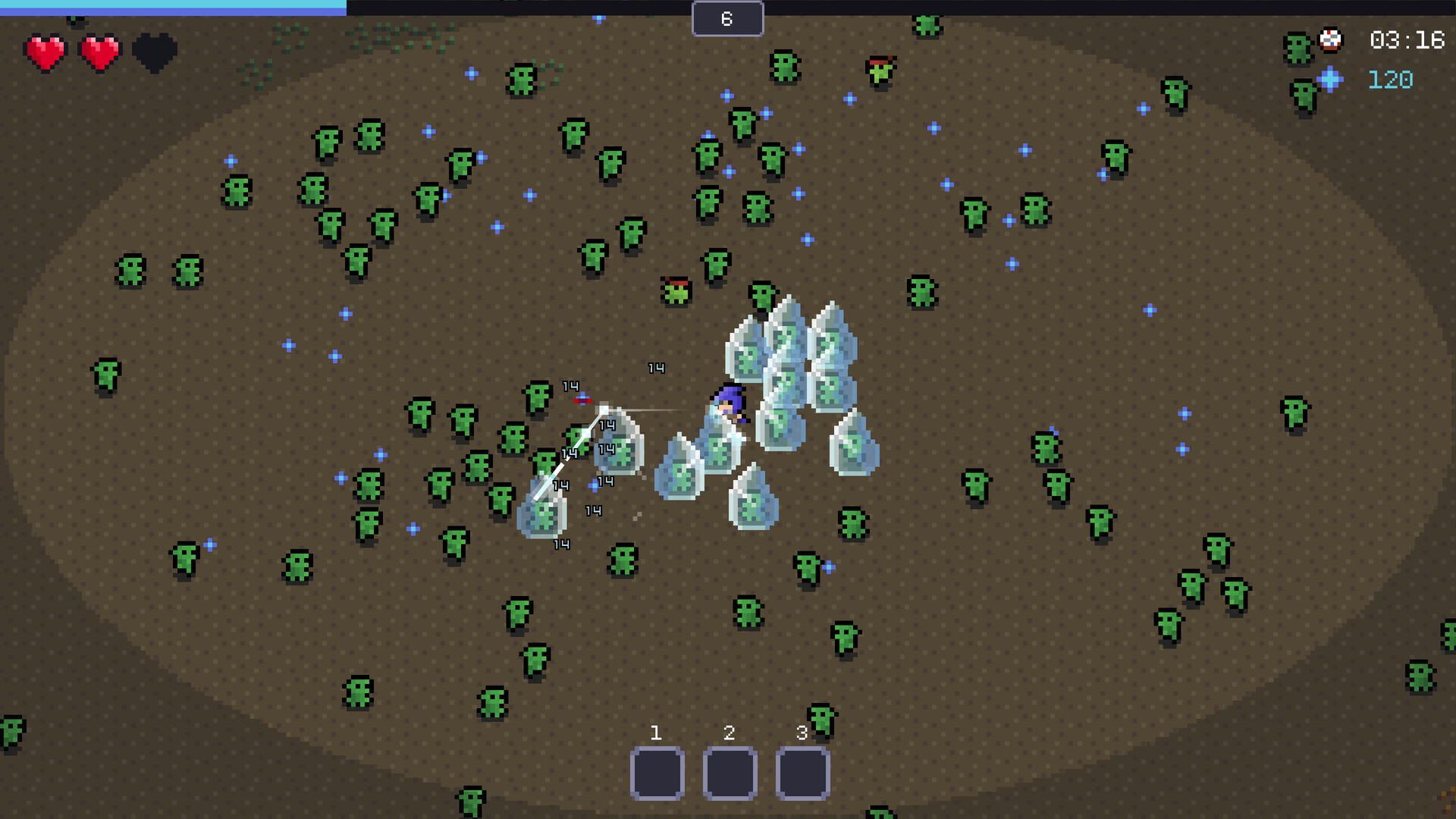
Task: Click the first red heart icon
Action: pos(45,52)
